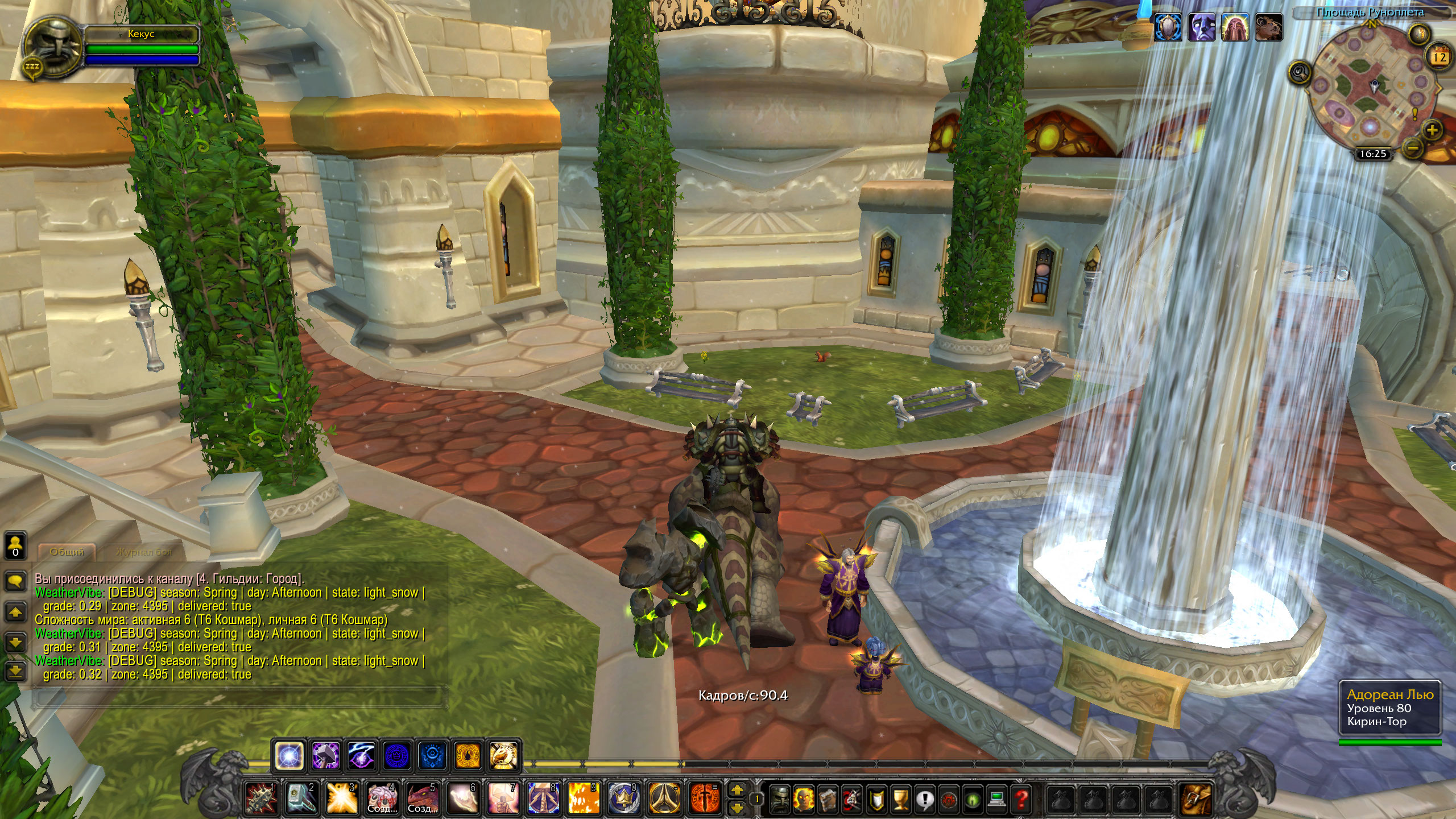The image size is (1456, 819).
Task: Open the character info portrait button
Action: point(779,799)
